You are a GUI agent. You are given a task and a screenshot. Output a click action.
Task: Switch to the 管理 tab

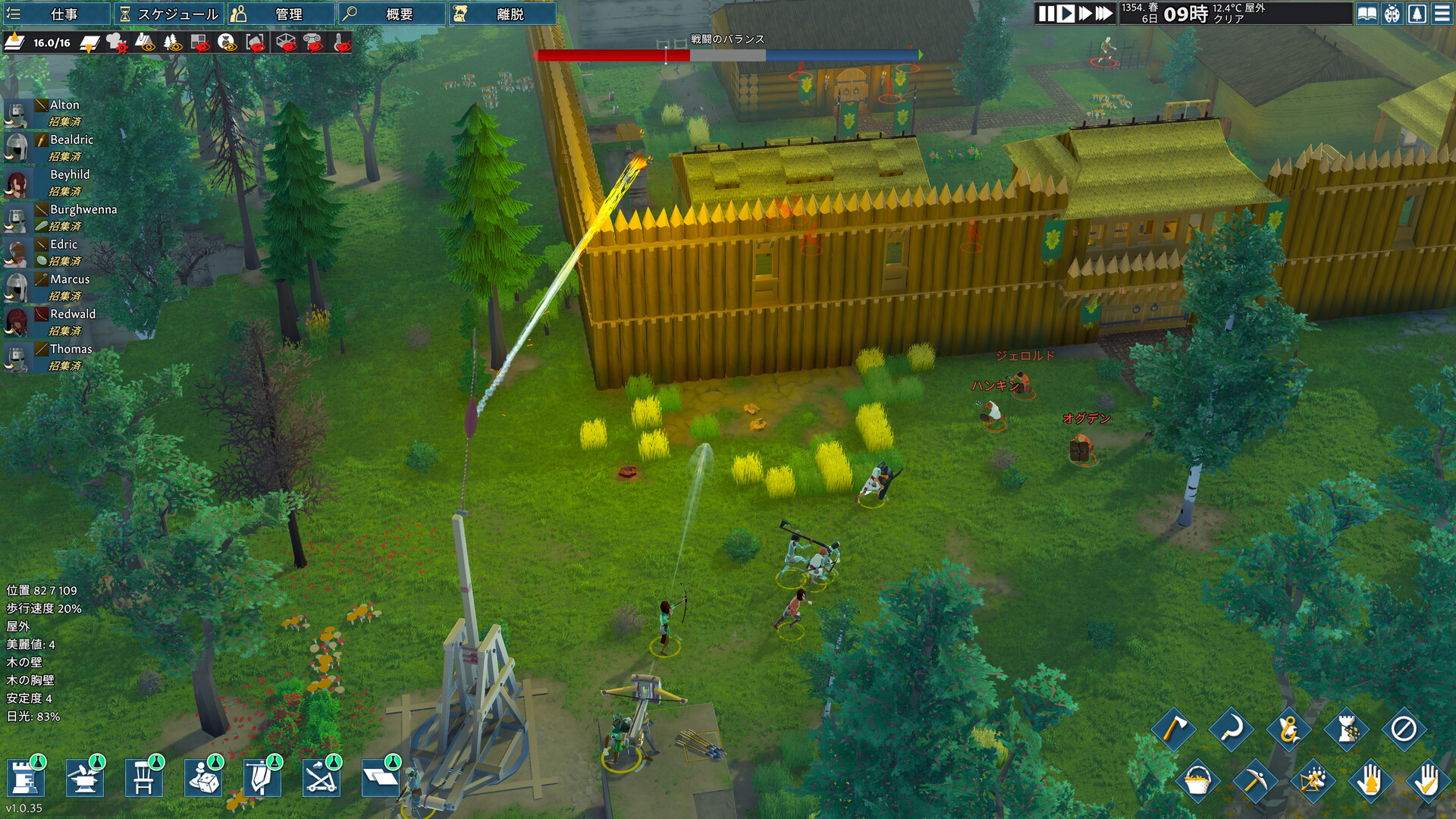pos(282,14)
